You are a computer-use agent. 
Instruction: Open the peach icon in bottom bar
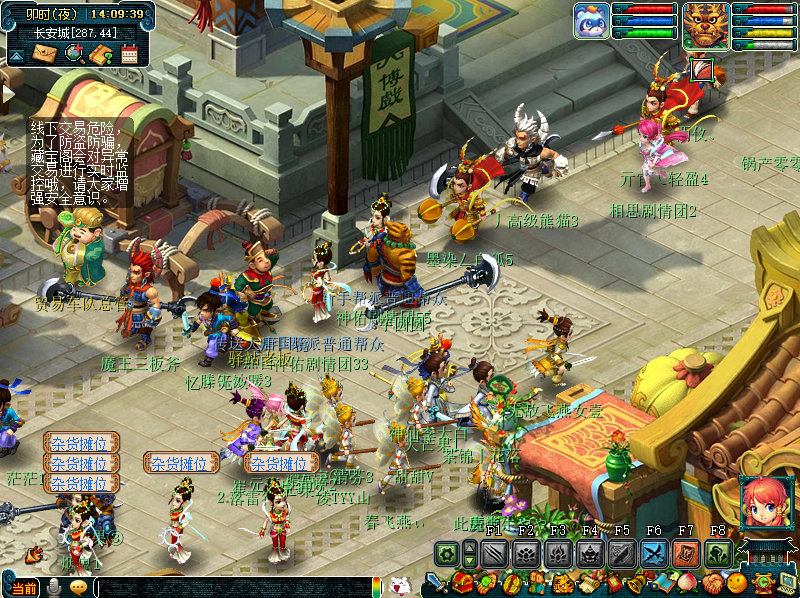686,583
